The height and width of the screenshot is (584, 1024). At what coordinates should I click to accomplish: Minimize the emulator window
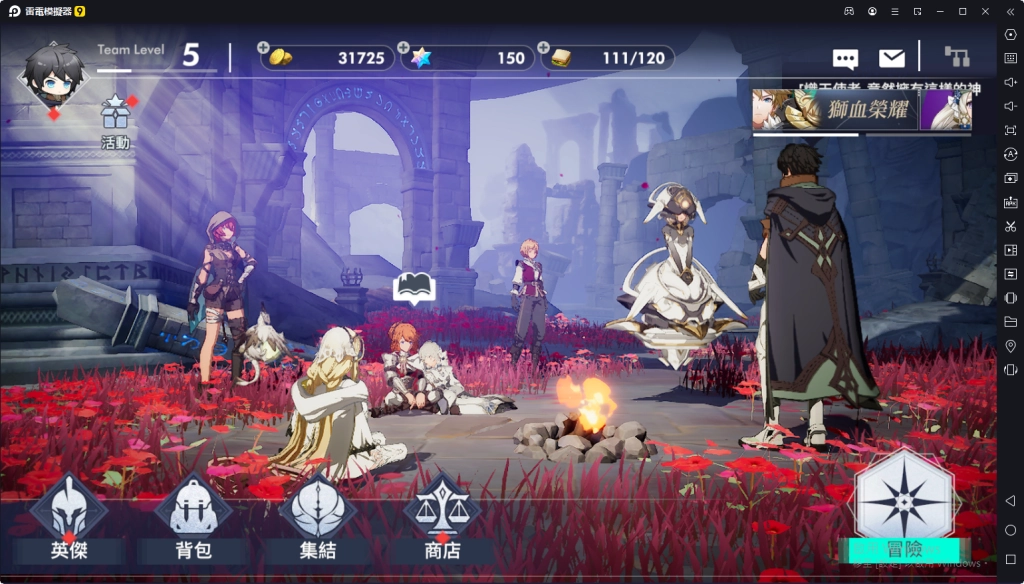(x=939, y=11)
